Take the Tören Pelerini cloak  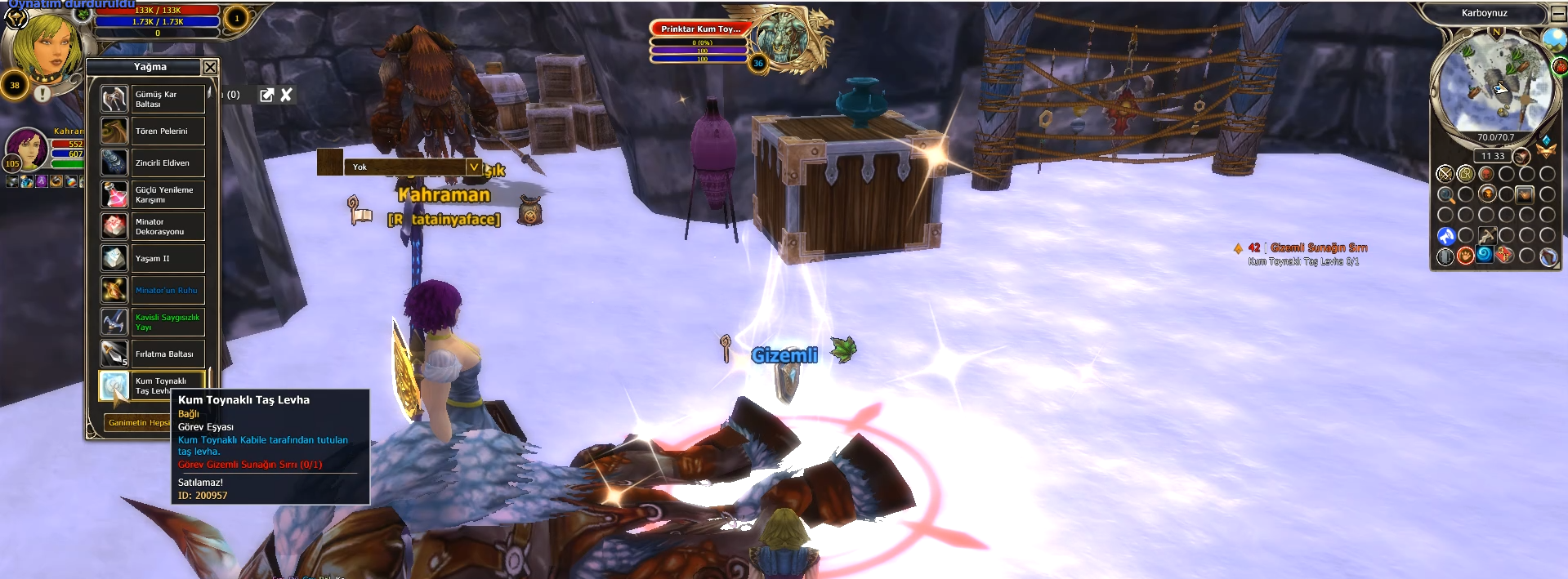click(152, 131)
